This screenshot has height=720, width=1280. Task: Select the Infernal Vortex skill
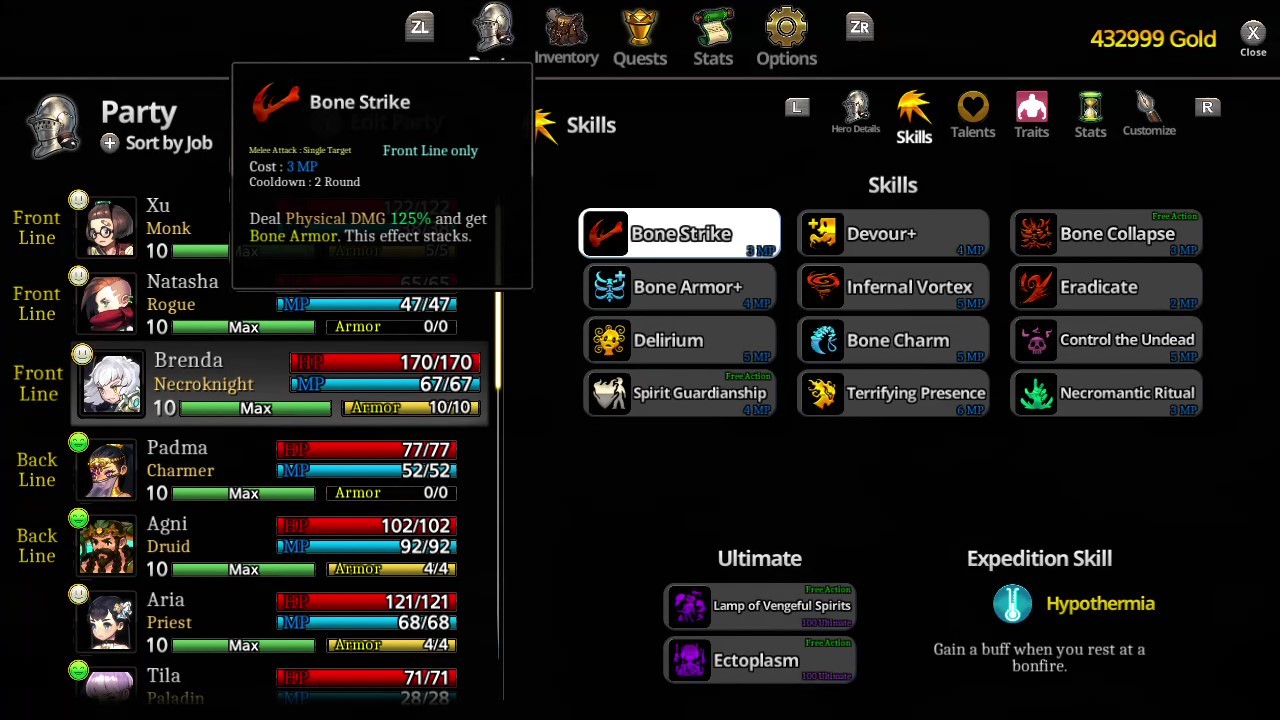click(x=893, y=287)
